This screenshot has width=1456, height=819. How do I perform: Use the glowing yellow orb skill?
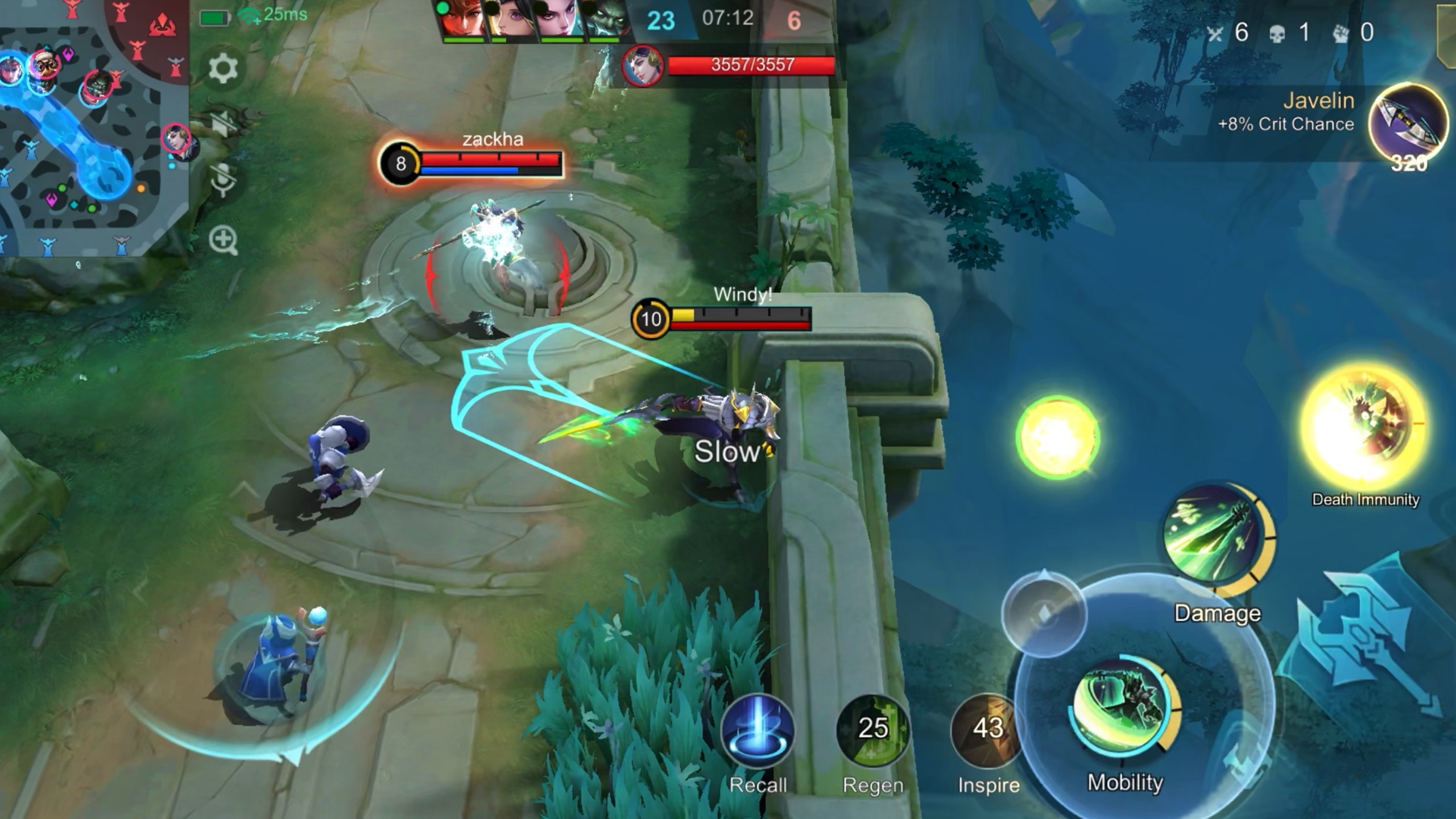(x=1058, y=437)
